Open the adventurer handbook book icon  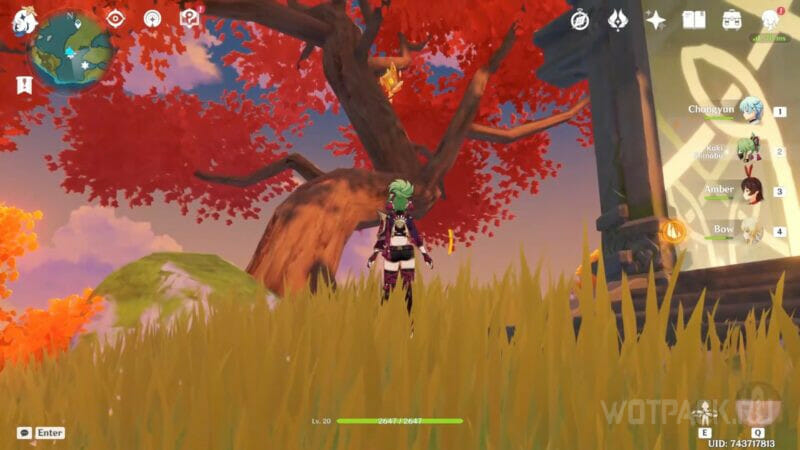pyautogui.click(x=694, y=19)
